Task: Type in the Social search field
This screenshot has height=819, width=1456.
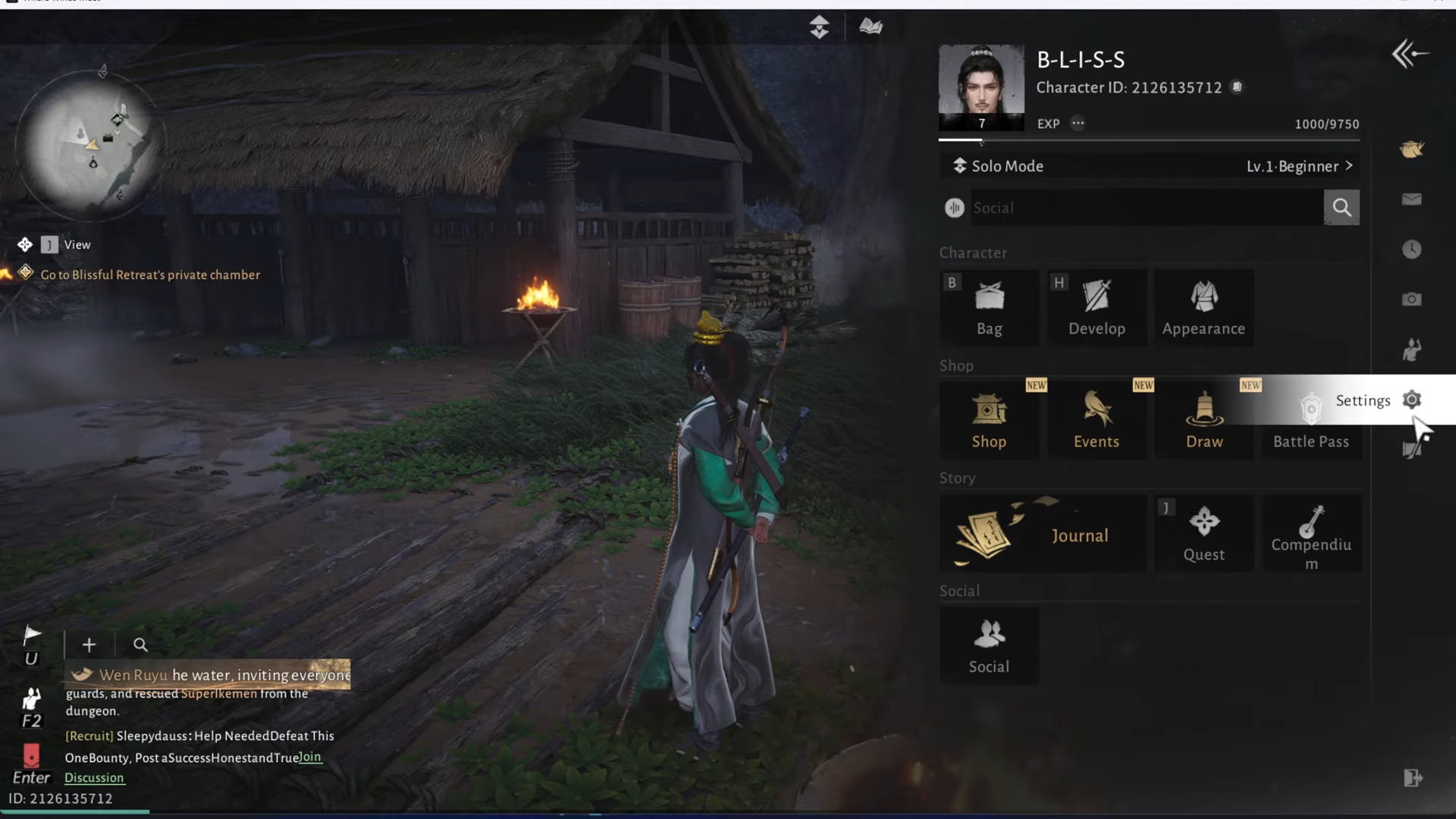Action: tap(1145, 208)
